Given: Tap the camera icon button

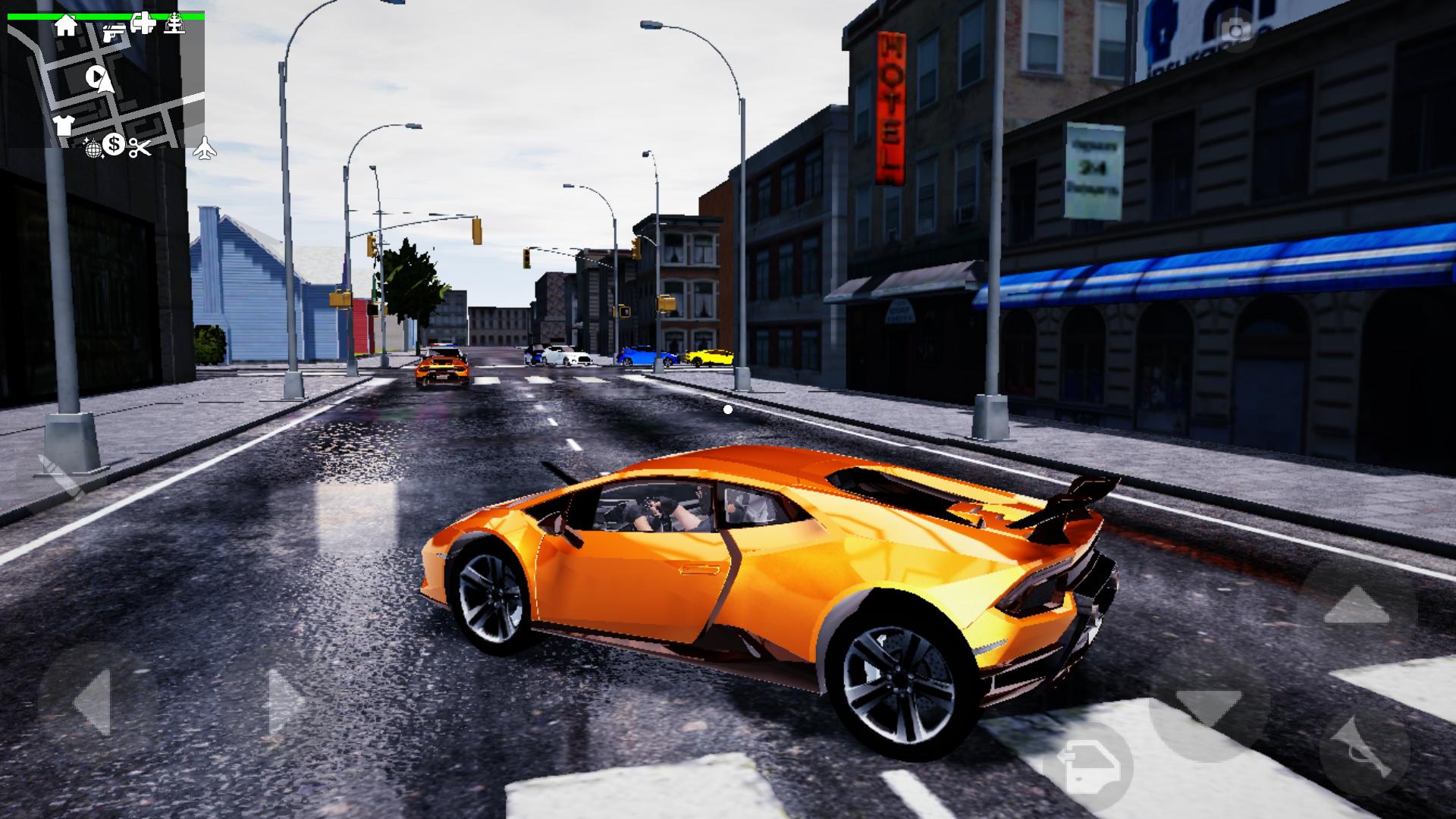Looking at the screenshot, I should point(1235,30).
